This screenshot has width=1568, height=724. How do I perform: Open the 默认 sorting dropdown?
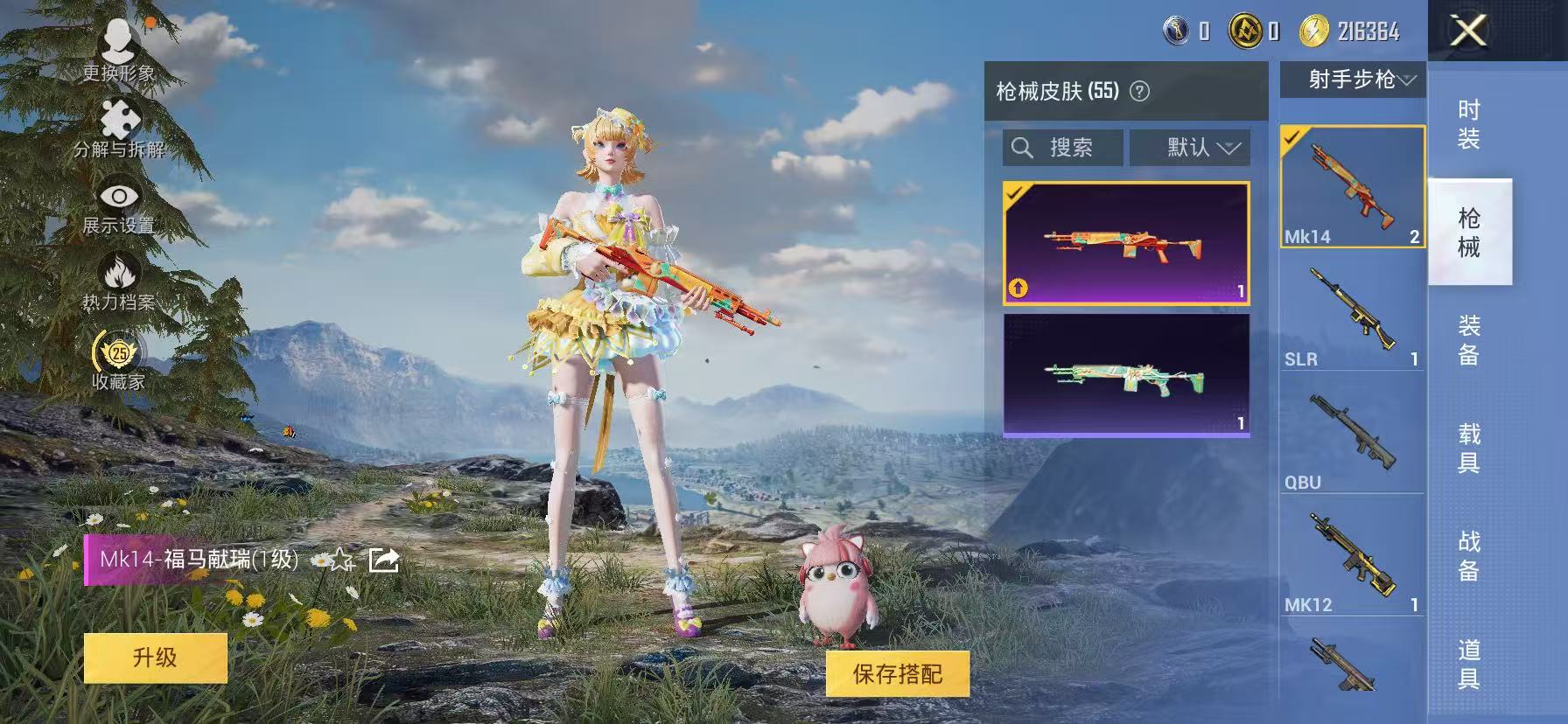tap(1190, 146)
